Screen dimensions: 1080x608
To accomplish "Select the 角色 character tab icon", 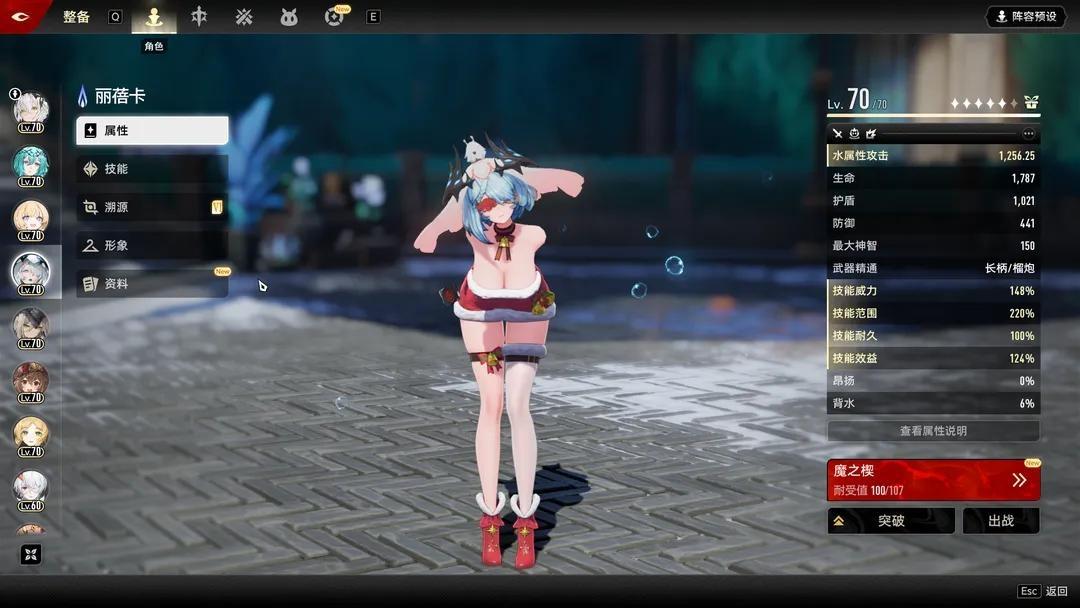I will [154, 17].
